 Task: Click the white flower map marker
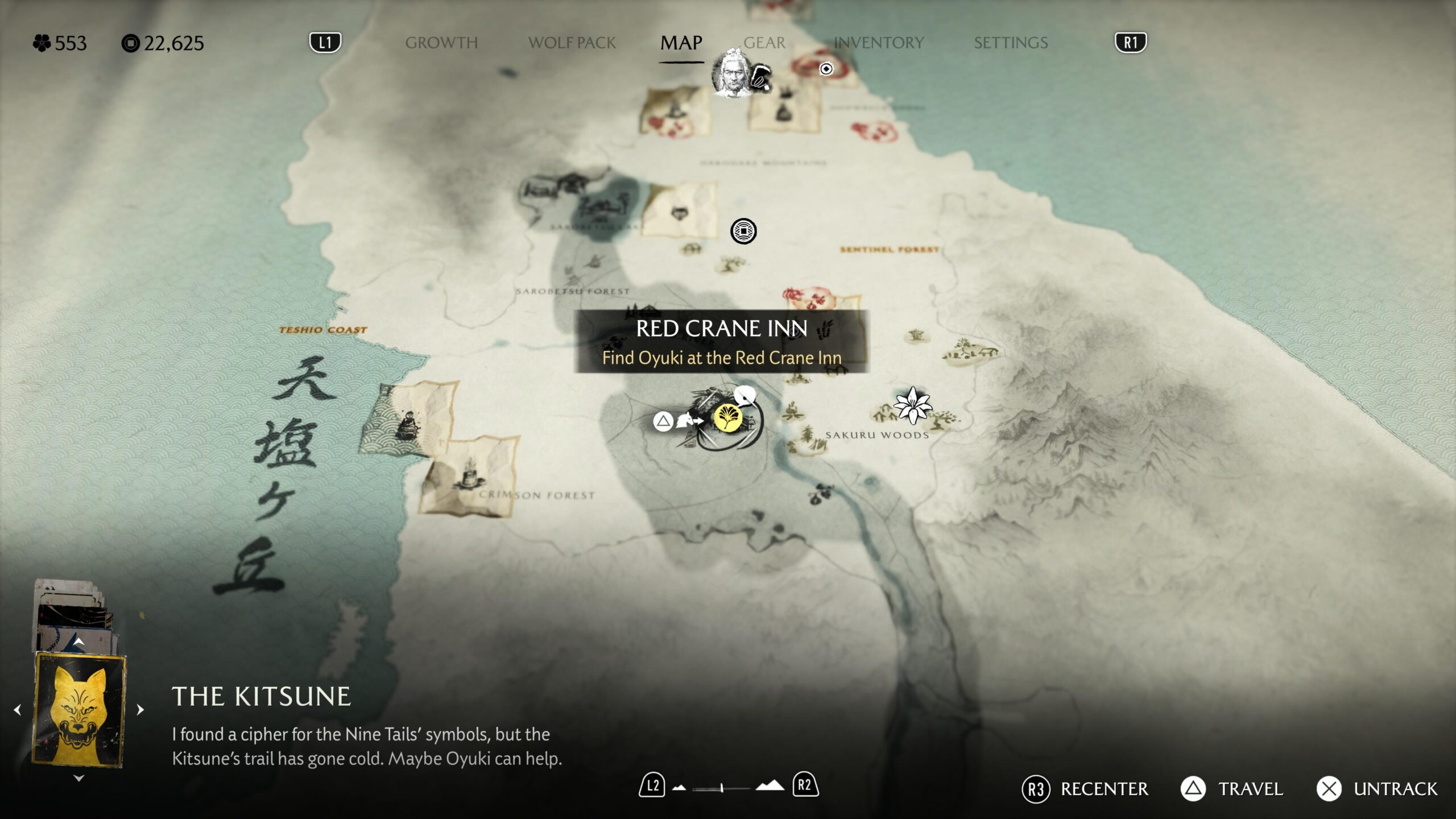click(912, 405)
